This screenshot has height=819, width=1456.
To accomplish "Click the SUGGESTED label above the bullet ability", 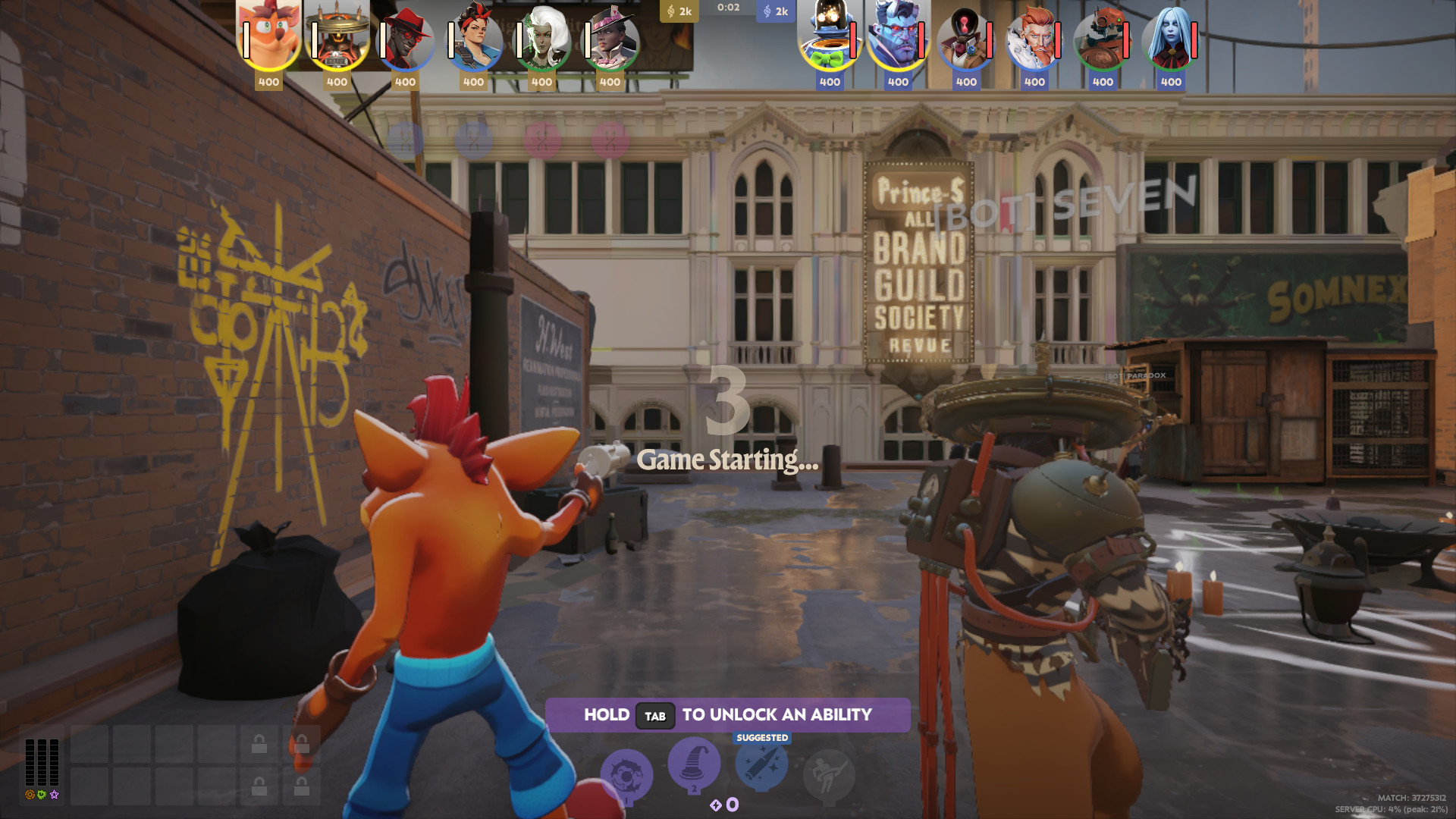I will 762,737.
